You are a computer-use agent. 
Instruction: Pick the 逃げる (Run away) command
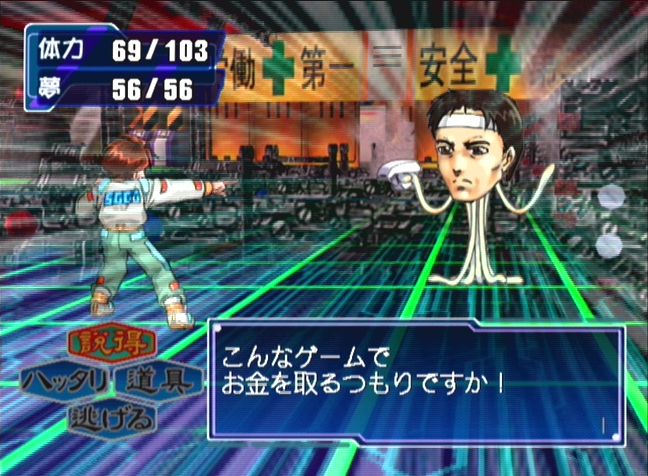coord(112,417)
